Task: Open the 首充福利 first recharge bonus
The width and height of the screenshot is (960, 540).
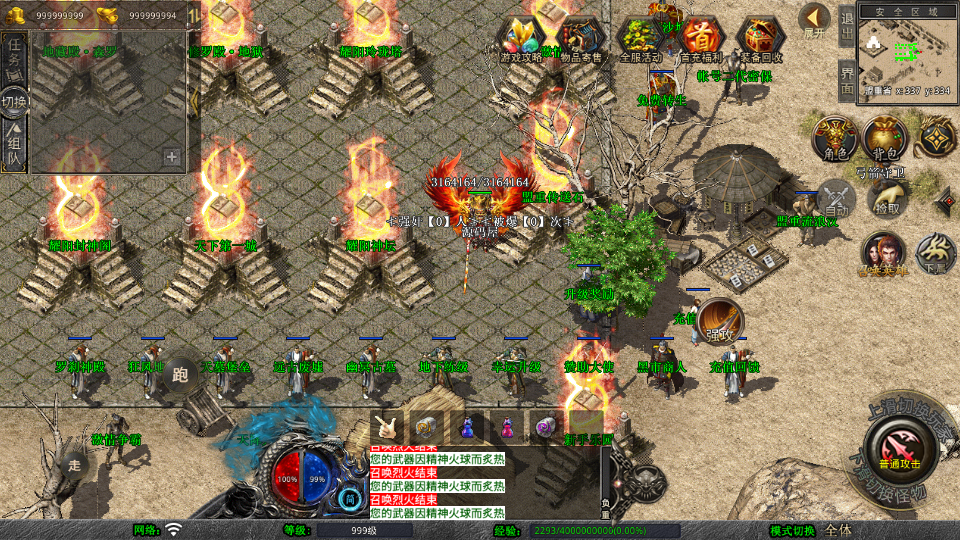Action: point(702,40)
